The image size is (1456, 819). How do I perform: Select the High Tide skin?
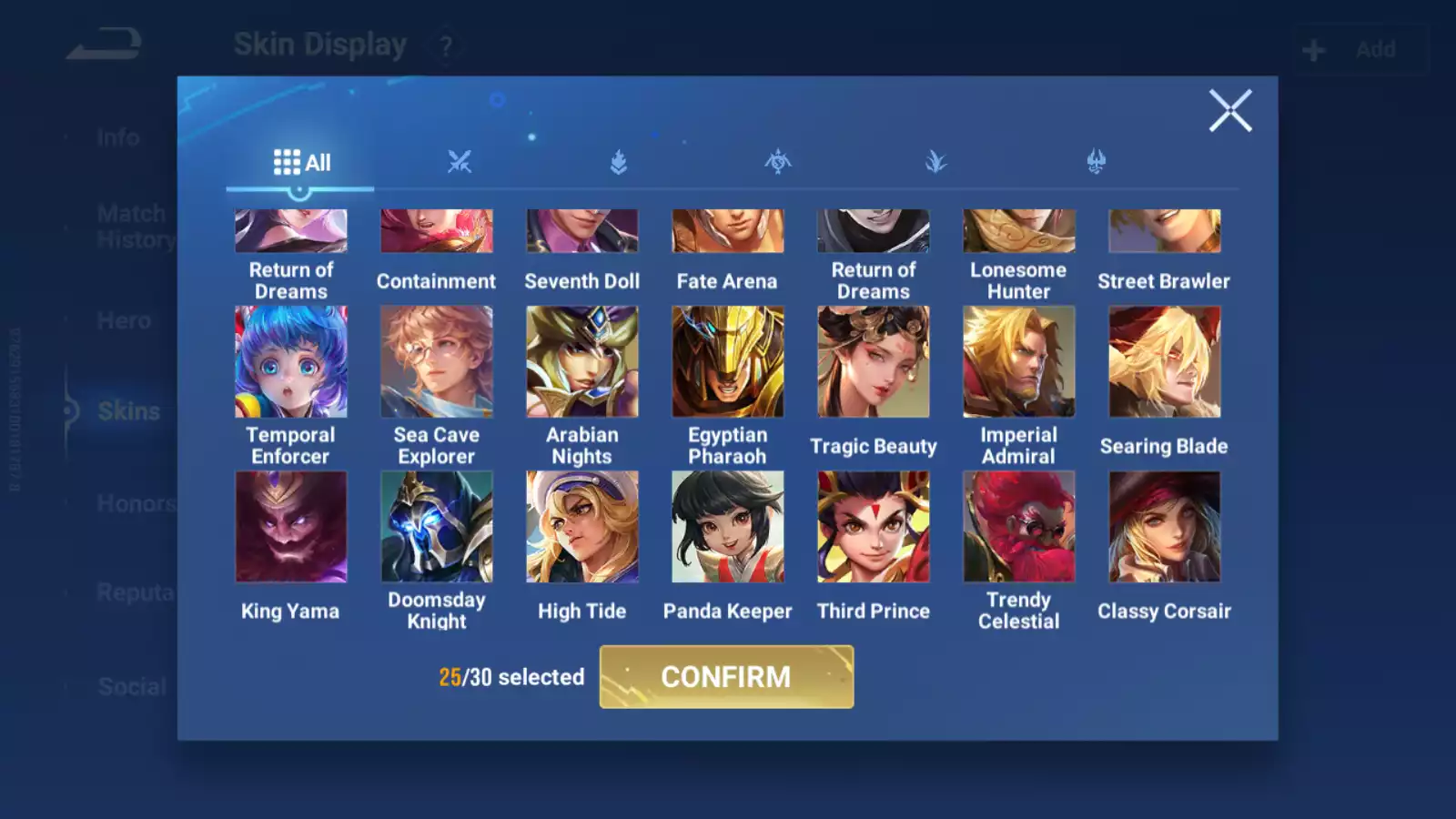[x=582, y=527]
